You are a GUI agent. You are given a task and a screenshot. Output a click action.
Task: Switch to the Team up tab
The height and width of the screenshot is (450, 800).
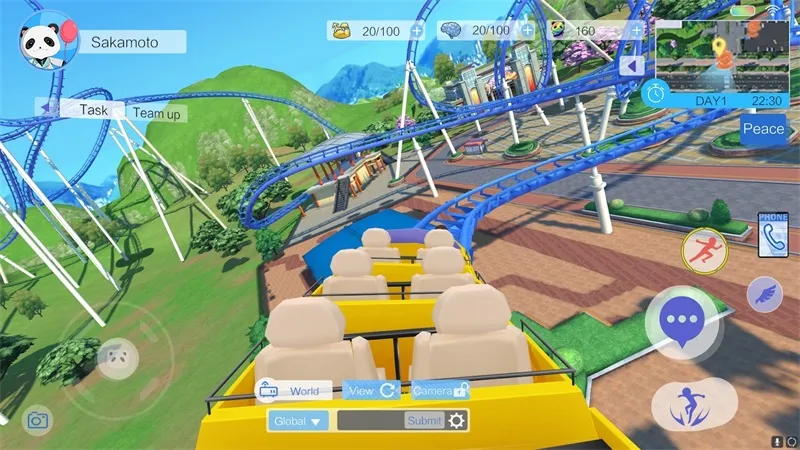tap(158, 114)
